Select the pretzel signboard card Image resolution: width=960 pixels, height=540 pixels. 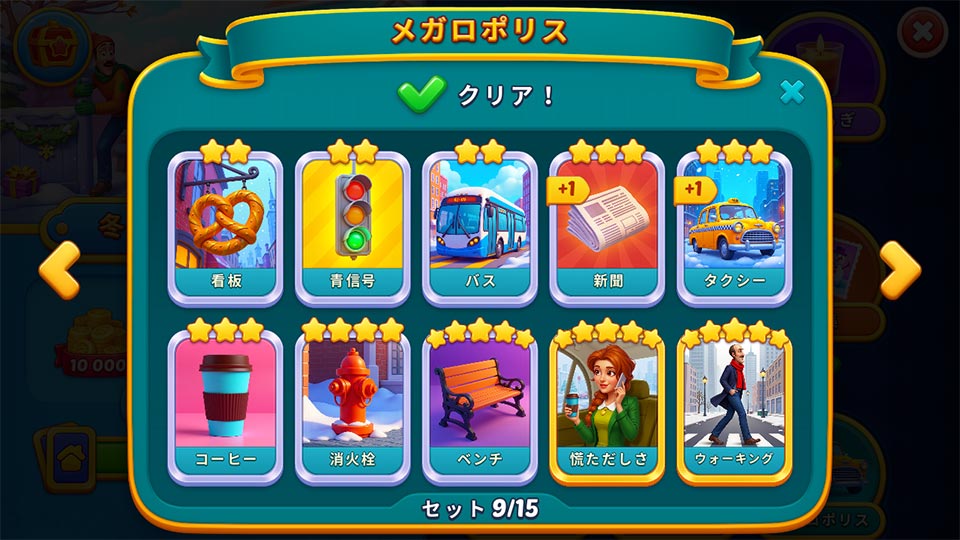[x=225, y=226]
